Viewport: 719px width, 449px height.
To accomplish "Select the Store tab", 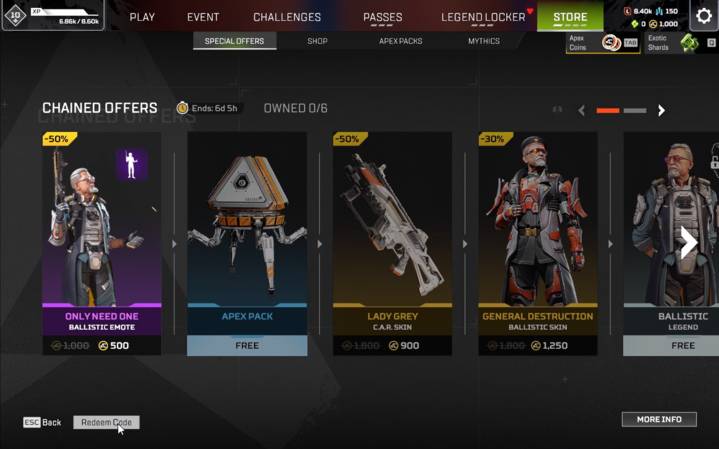I will click(x=570, y=17).
